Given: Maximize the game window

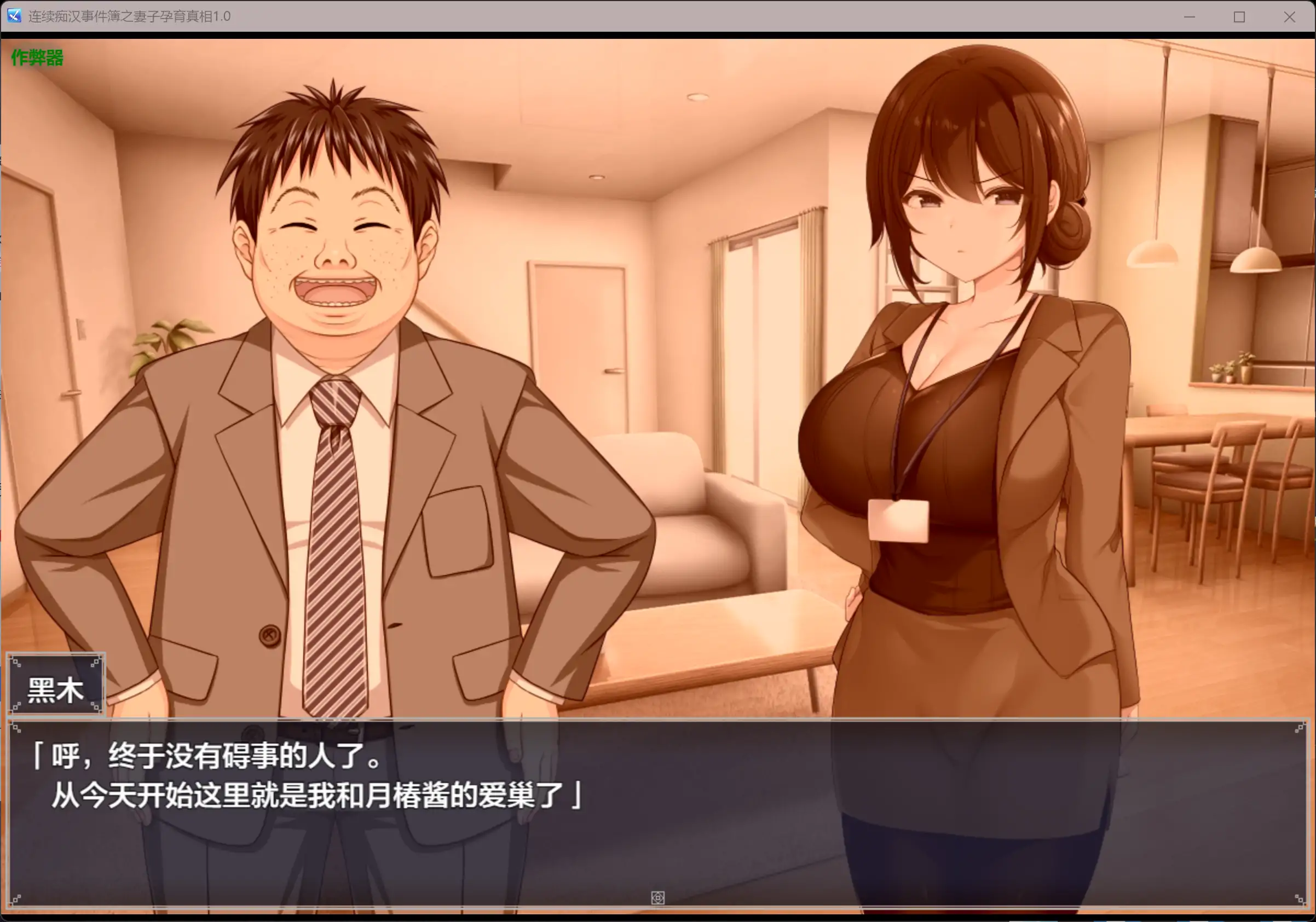Looking at the screenshot, I should point(1239,16).
